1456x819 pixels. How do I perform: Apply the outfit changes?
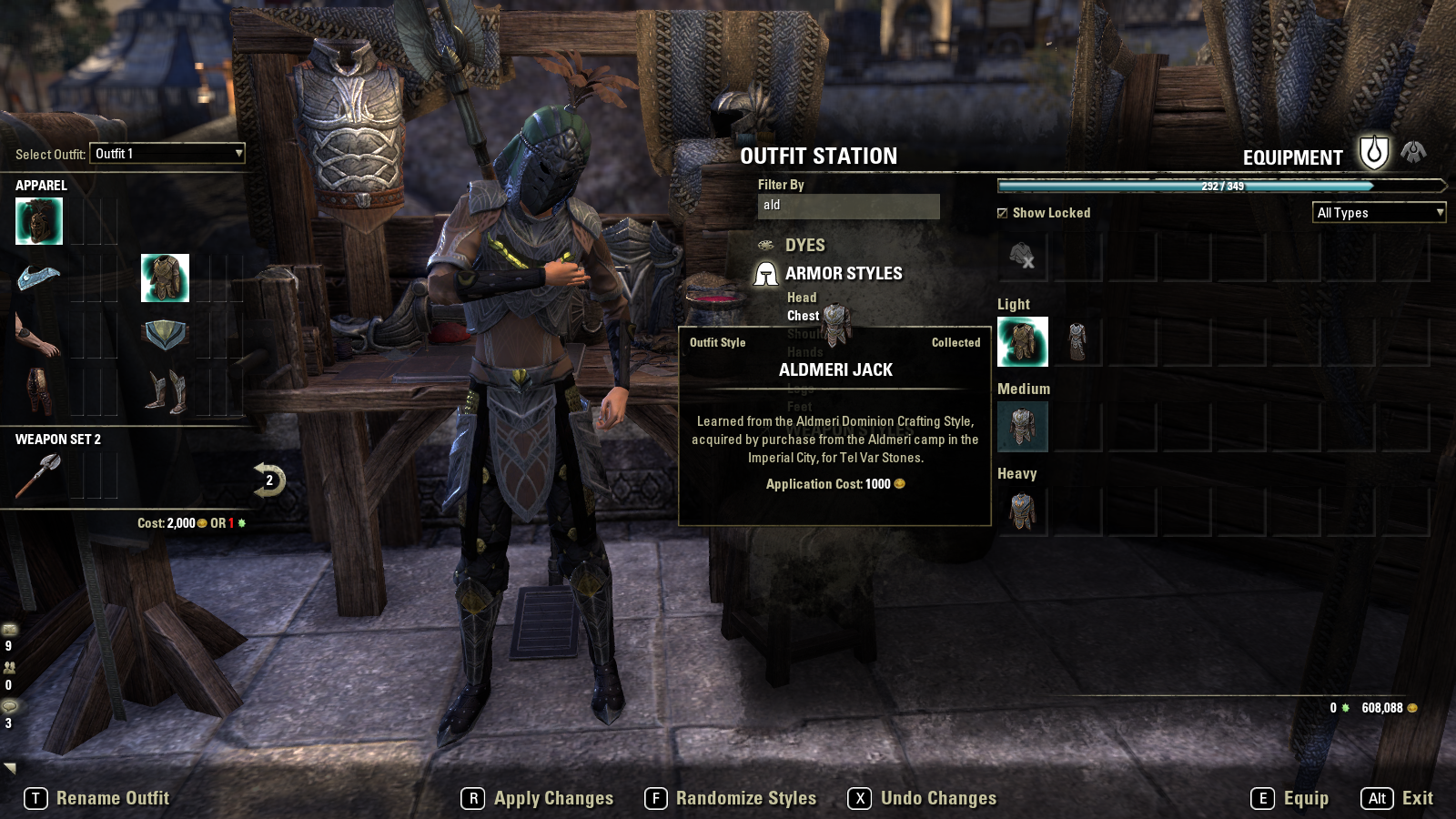tap(538, 798)
